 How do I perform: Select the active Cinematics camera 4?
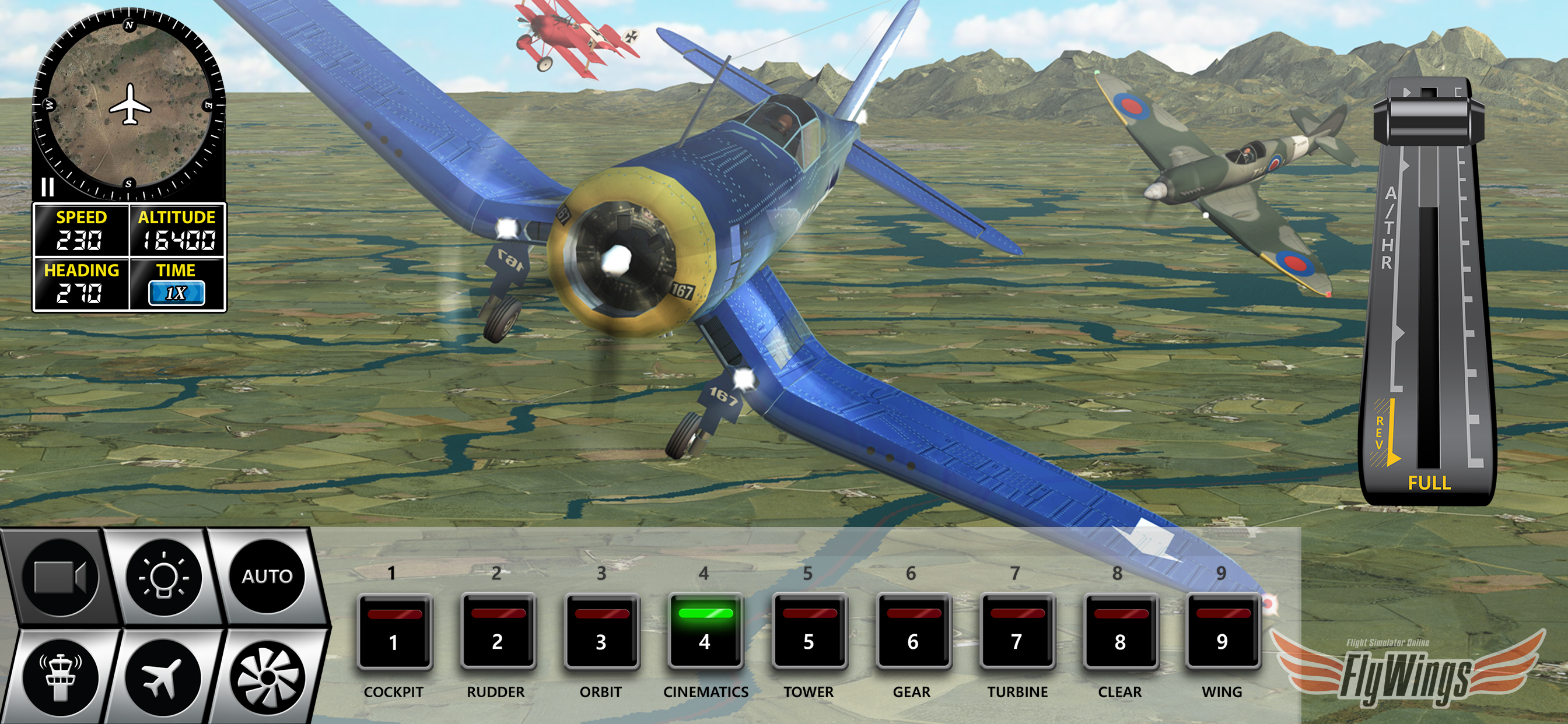point(705,632)
